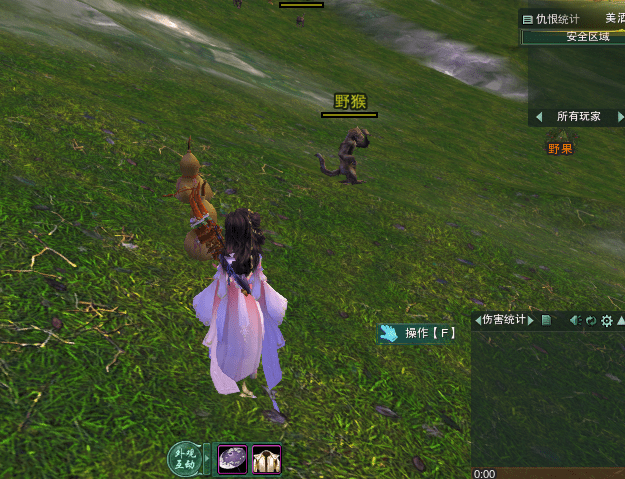This screenshot has width=625, height=479.
Task: Select the purple umbrella appearance icon
Action: [233, 459]
